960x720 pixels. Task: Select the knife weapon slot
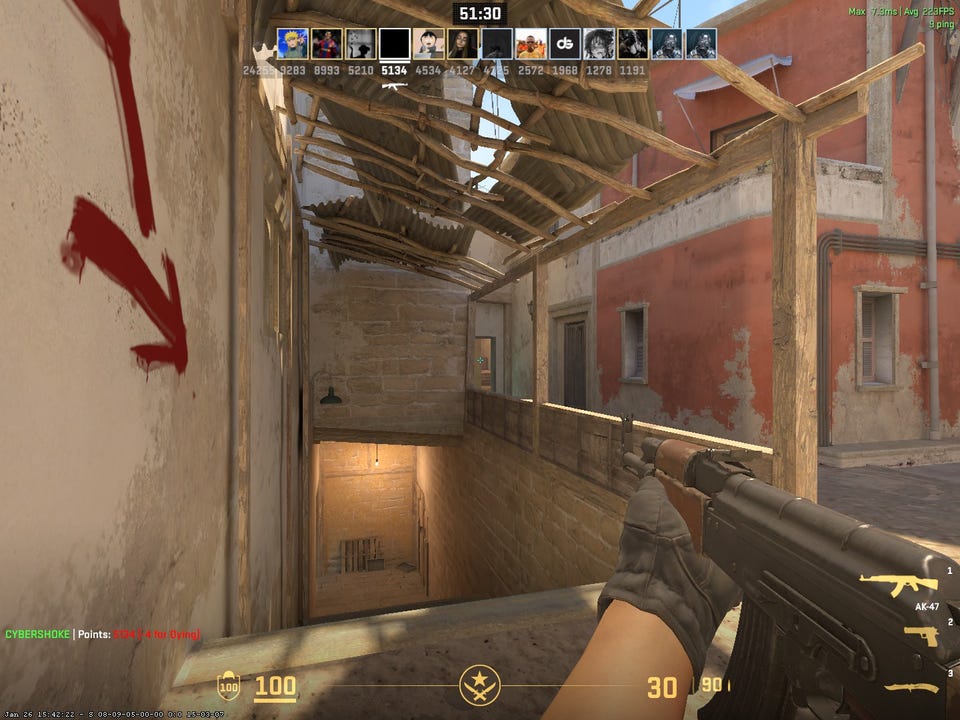[x=910, y=688]
